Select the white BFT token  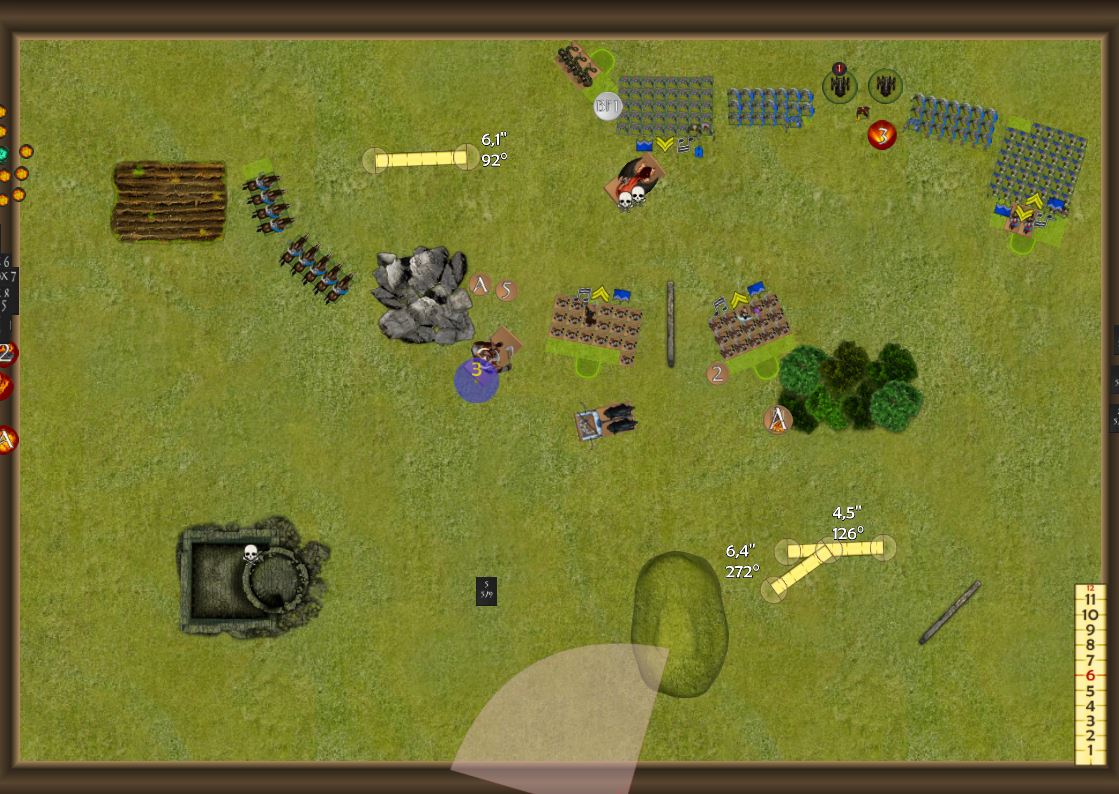click(x=607, y=106)
